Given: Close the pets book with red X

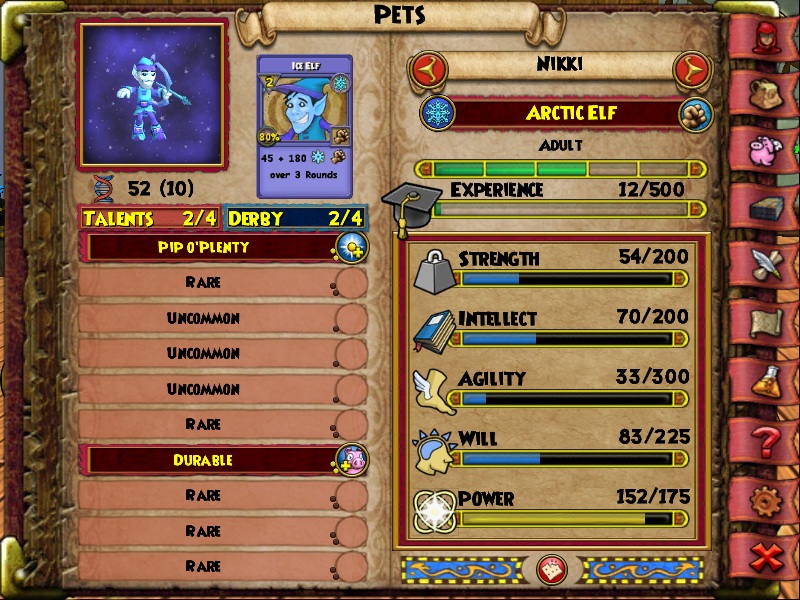Looking at the screenshot, I should [x=767, y=557].
